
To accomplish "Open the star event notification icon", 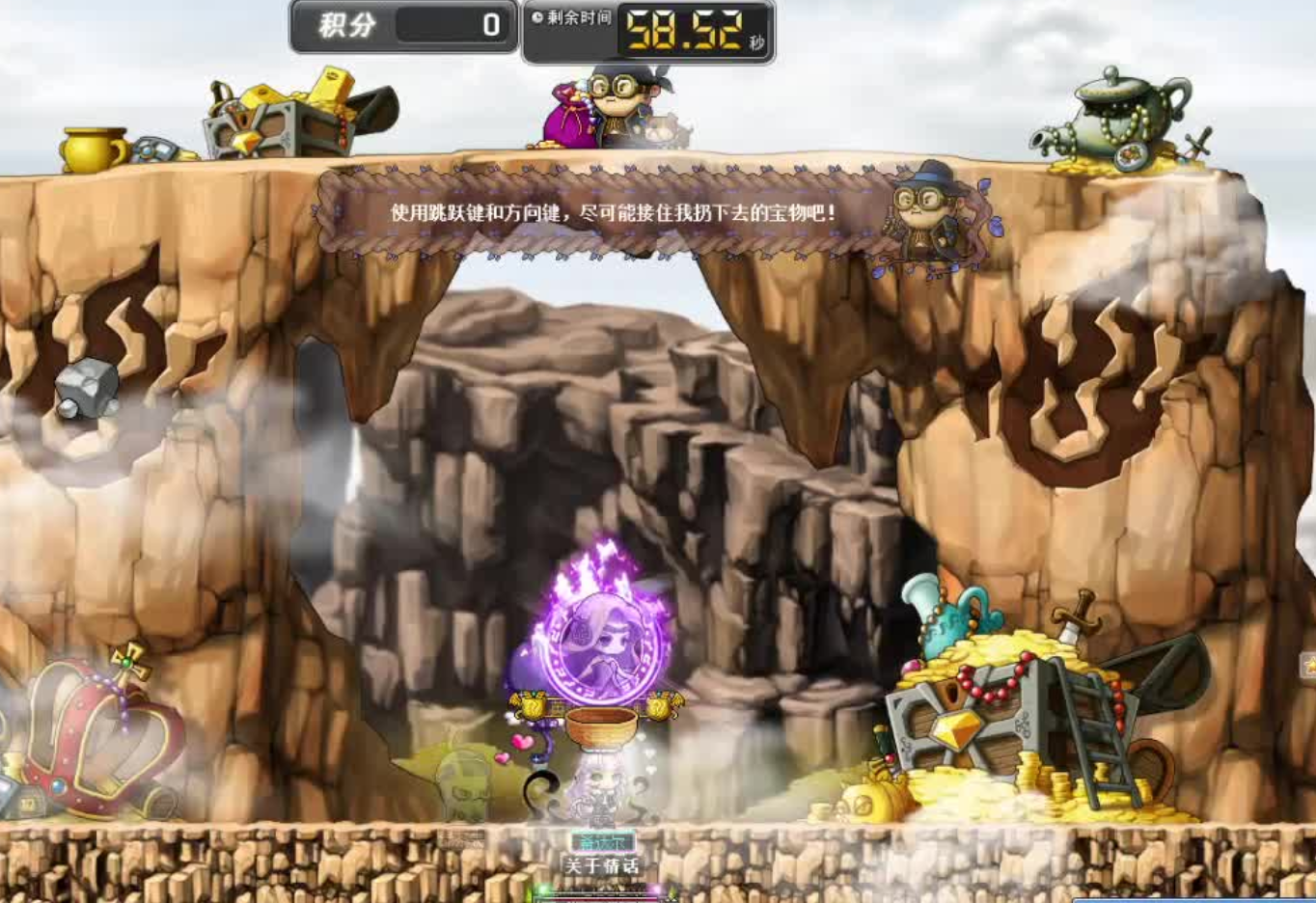I will click(1309, 665).
